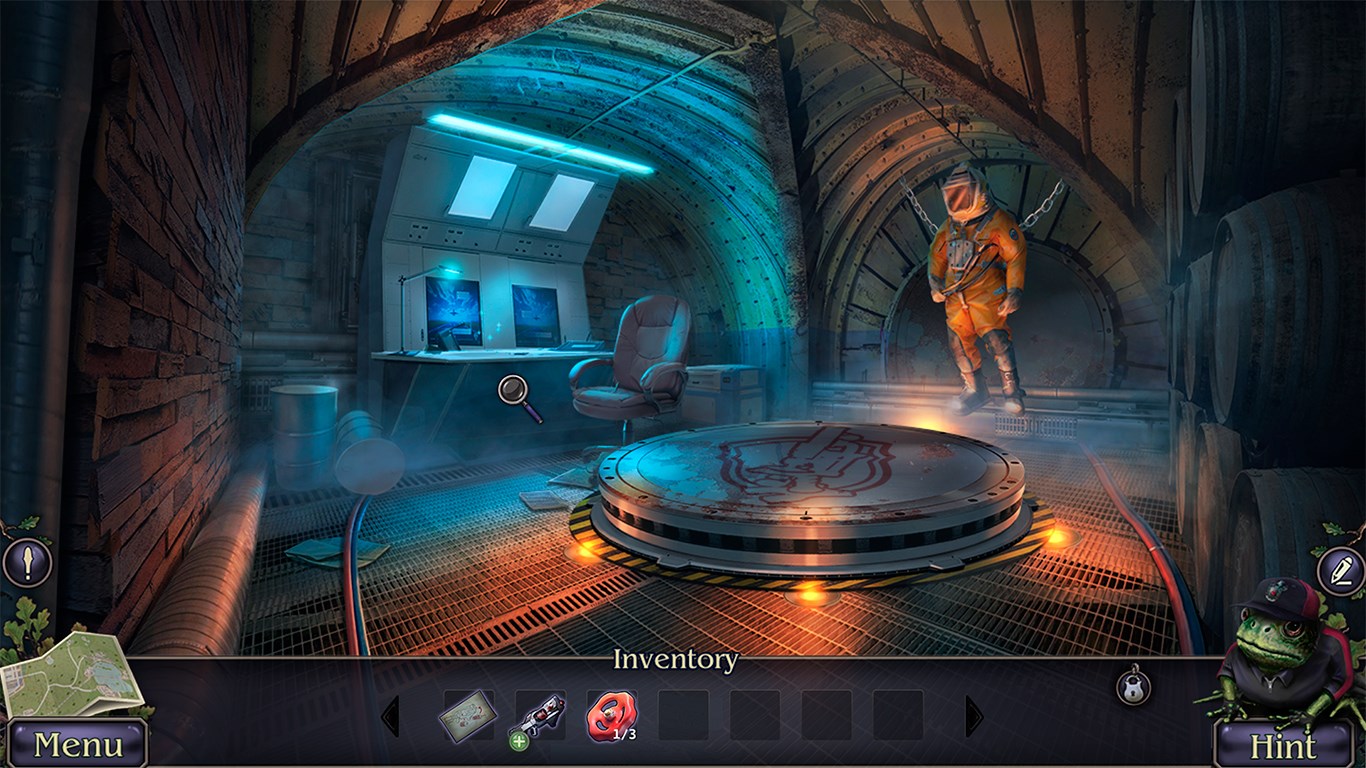Open the folded map
The image size is (1366, 768).
[x=70, y=675]
